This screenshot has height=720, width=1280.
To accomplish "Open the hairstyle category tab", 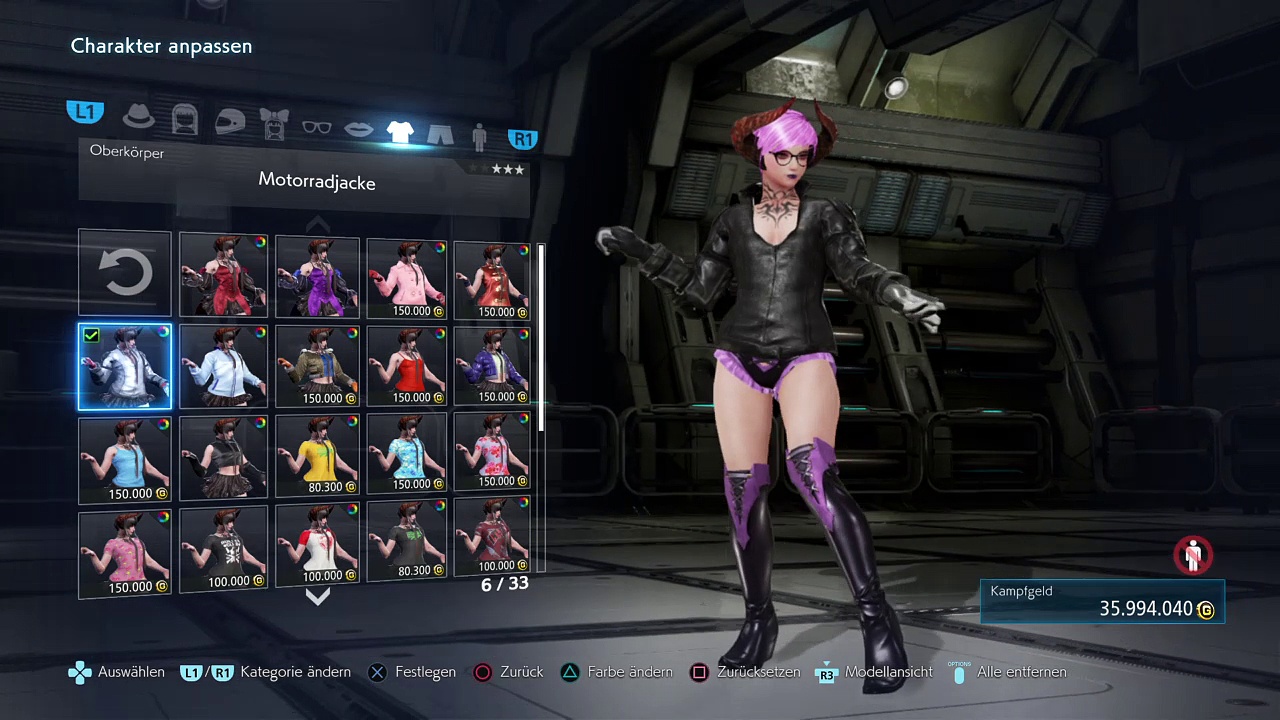I will coord(185,120).
